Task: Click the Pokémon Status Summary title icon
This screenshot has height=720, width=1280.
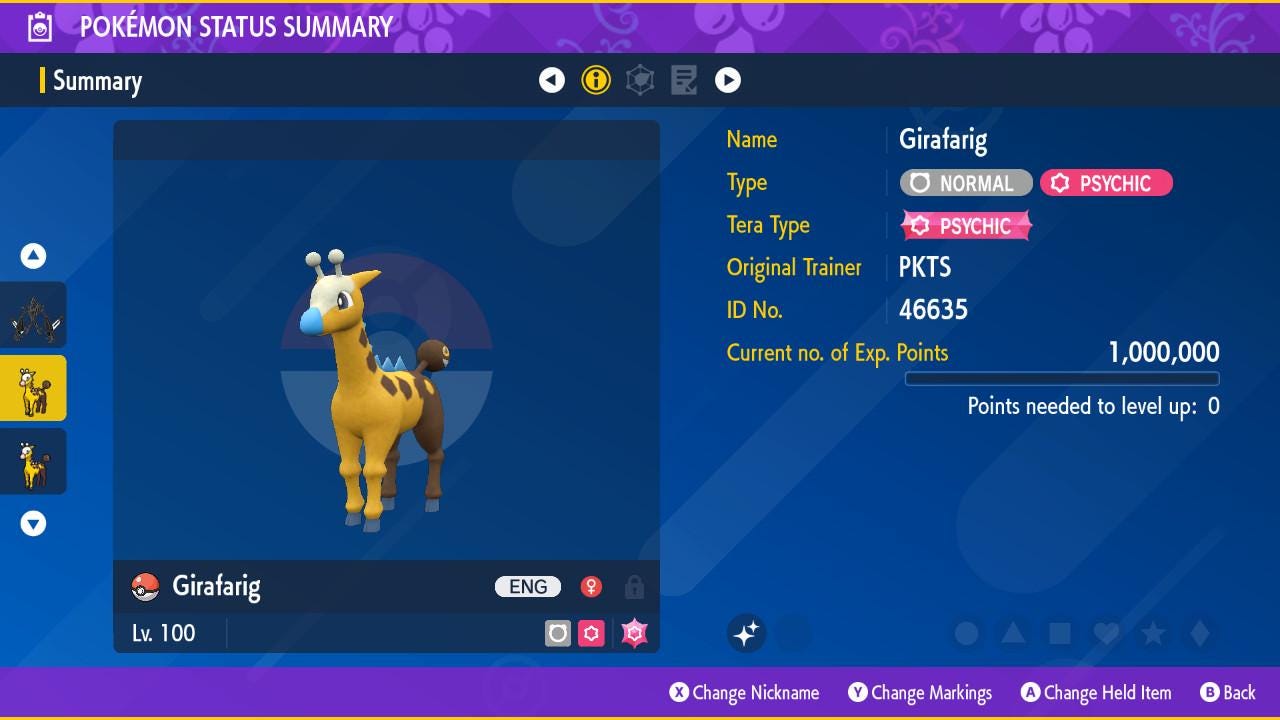Action: (39, 27)
